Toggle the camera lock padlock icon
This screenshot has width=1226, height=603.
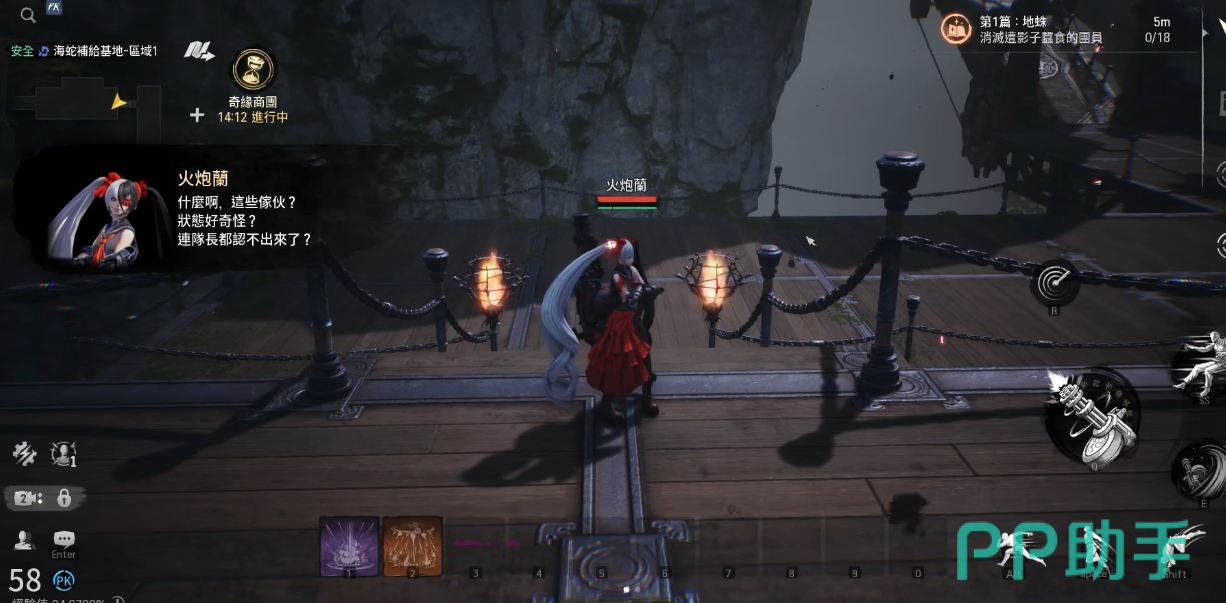tap(64, 497)
